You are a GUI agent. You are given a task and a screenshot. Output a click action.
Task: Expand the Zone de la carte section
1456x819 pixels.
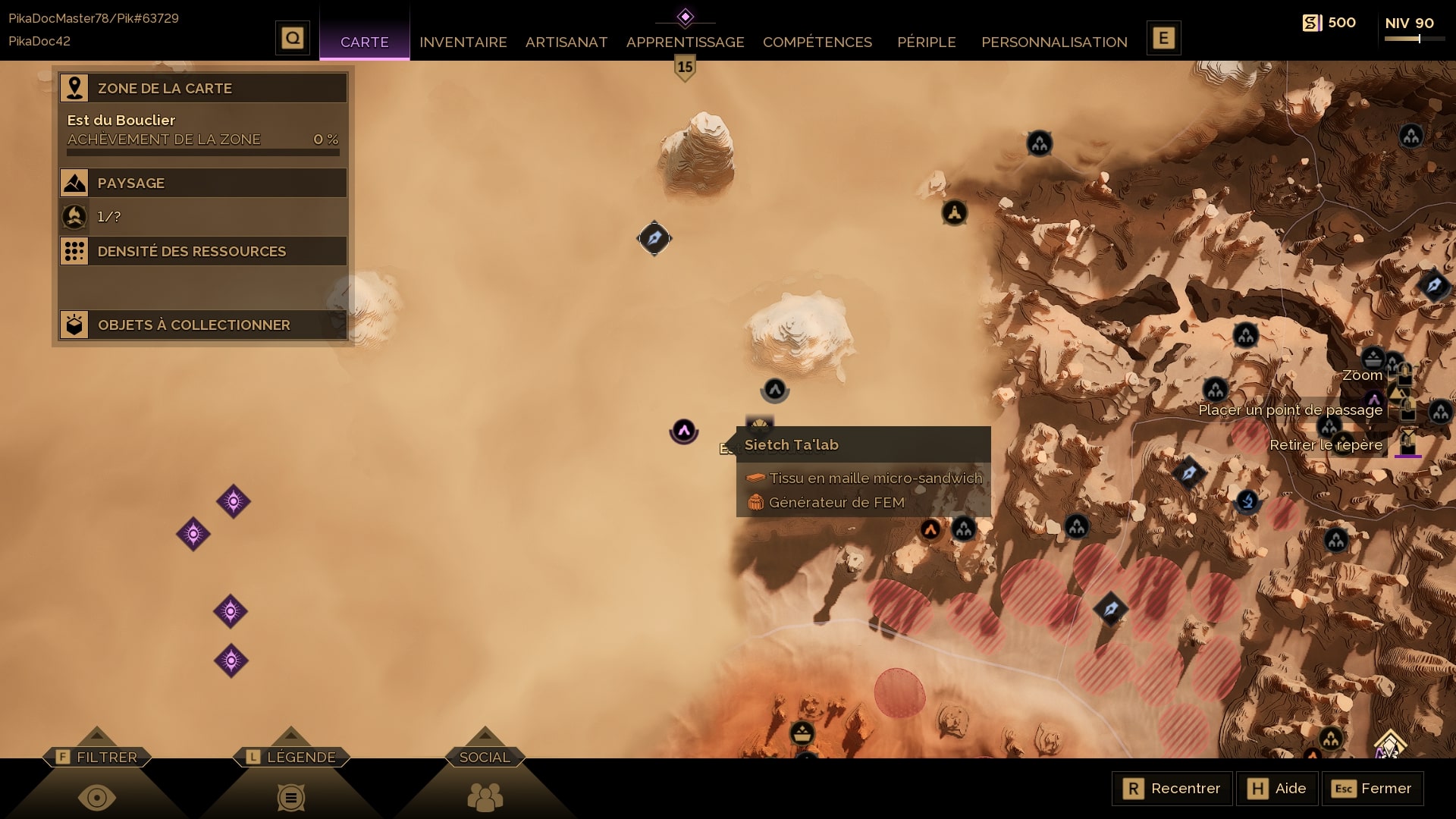203,88
